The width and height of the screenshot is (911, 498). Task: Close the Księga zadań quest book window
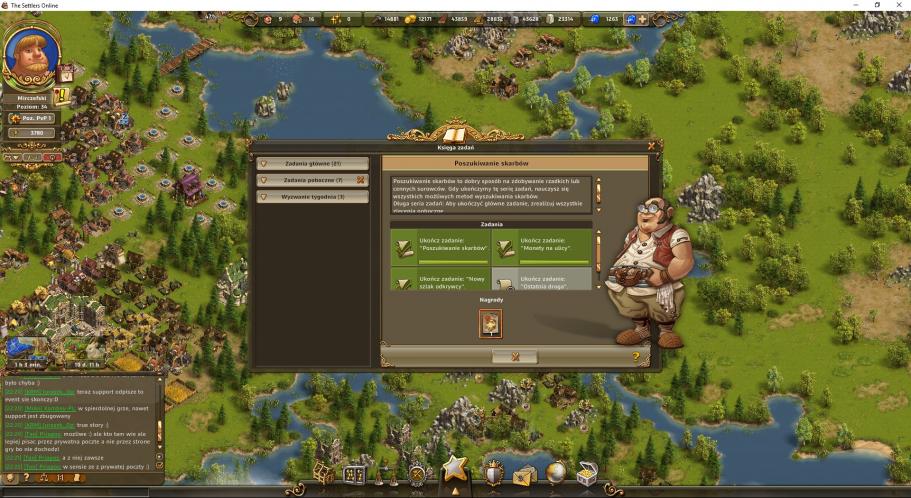pyautogui.click(x=651, y=147)
